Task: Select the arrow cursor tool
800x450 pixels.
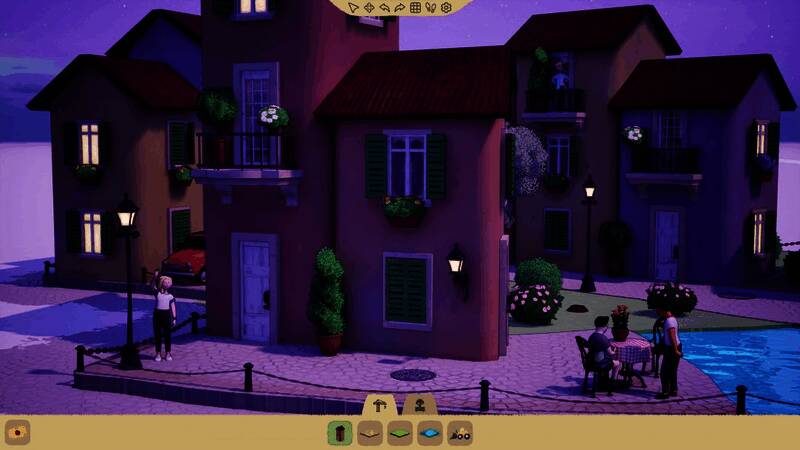Action: click(353, 8)
